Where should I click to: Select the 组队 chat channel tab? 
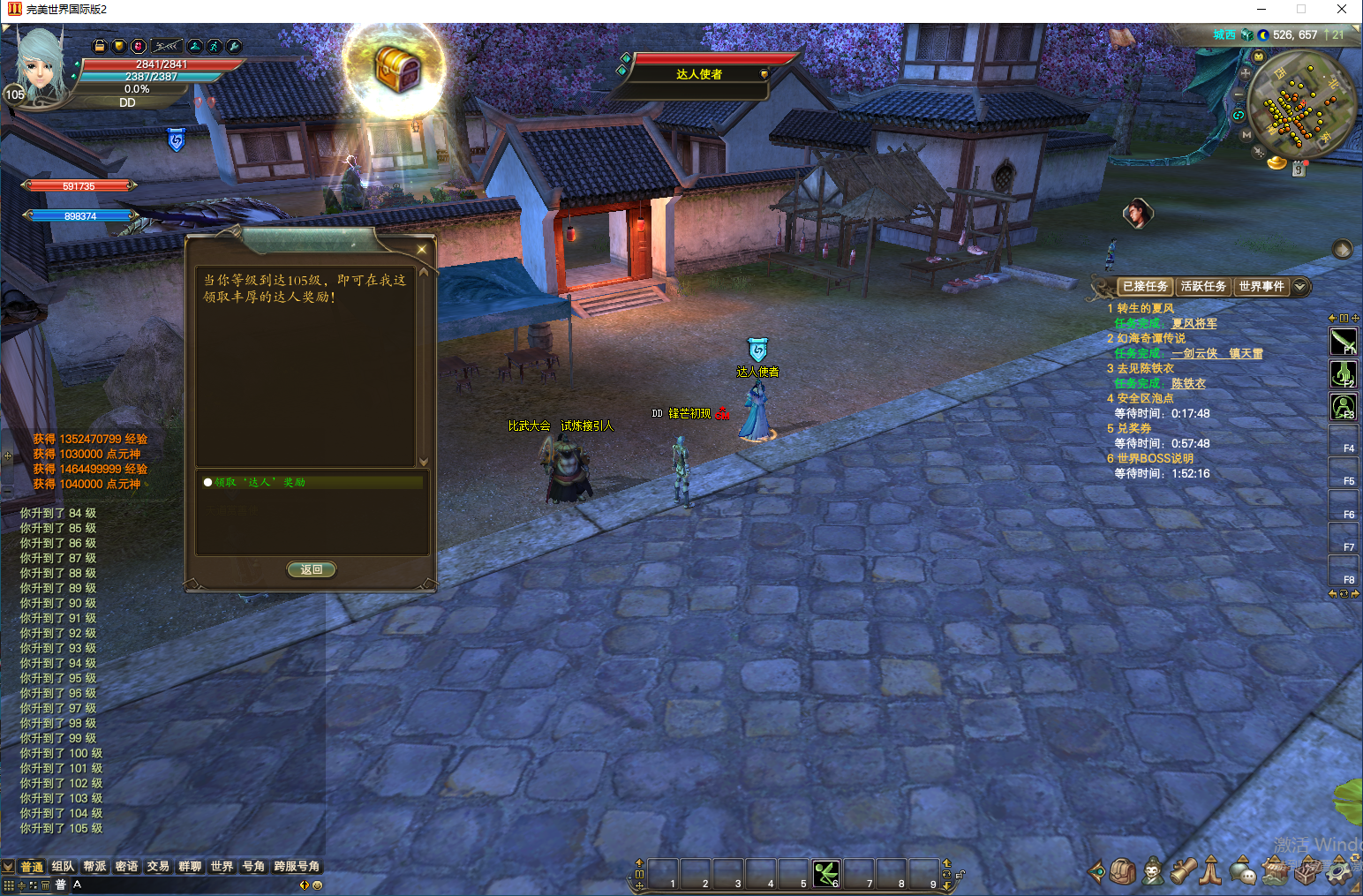(63, 866)
